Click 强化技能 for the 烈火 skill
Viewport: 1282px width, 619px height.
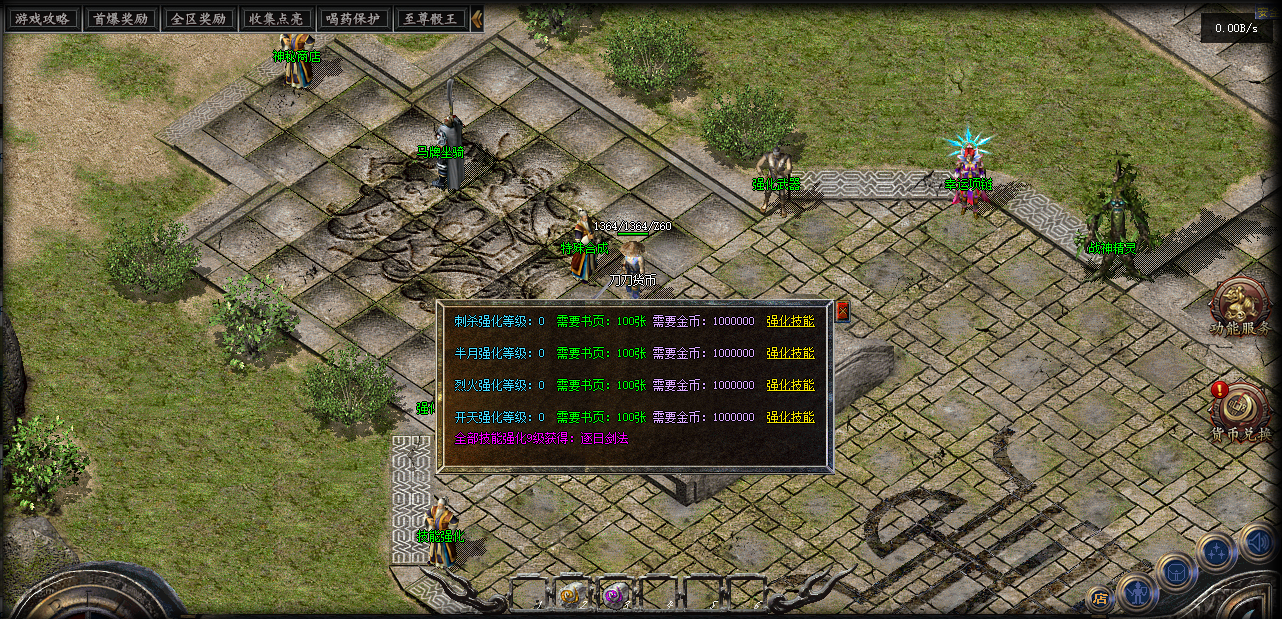click(790, 386)
